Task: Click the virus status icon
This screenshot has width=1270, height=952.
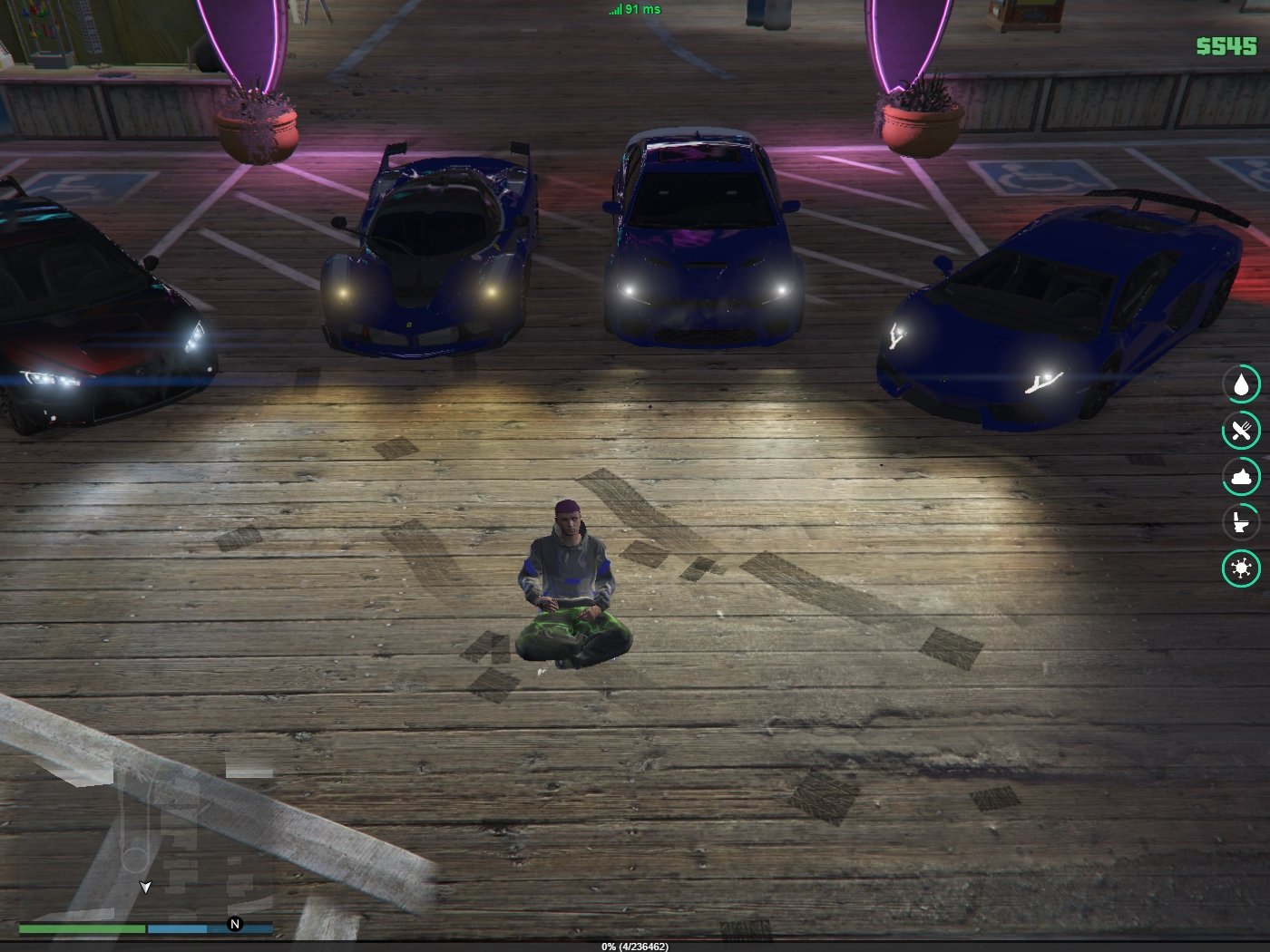Action: coord(1241,568)
